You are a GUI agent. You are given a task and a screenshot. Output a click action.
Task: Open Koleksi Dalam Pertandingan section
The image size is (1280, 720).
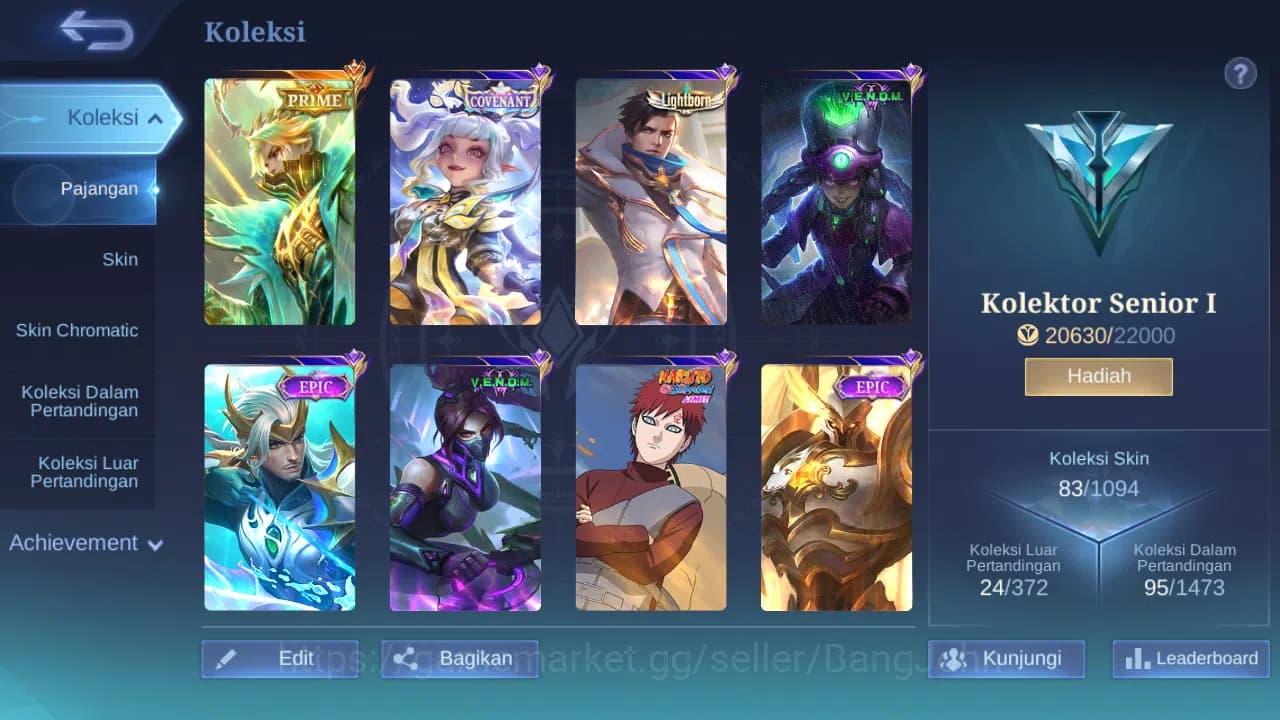click(79, 401)
